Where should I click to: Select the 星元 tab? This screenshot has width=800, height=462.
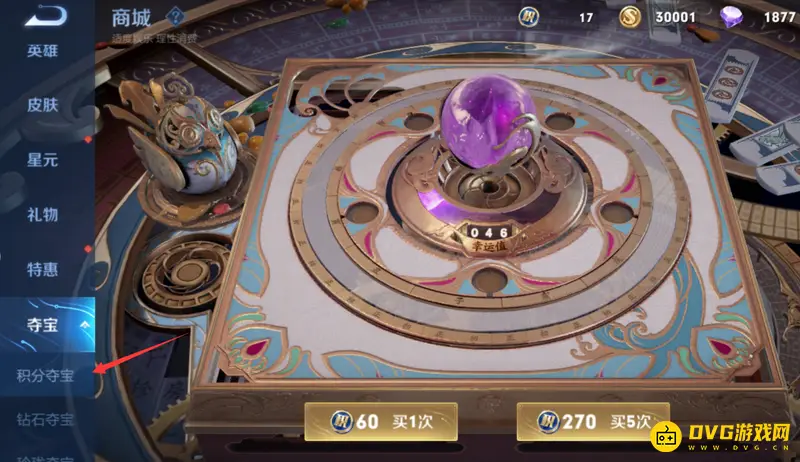pyautogui.click(x=43, y=159)
